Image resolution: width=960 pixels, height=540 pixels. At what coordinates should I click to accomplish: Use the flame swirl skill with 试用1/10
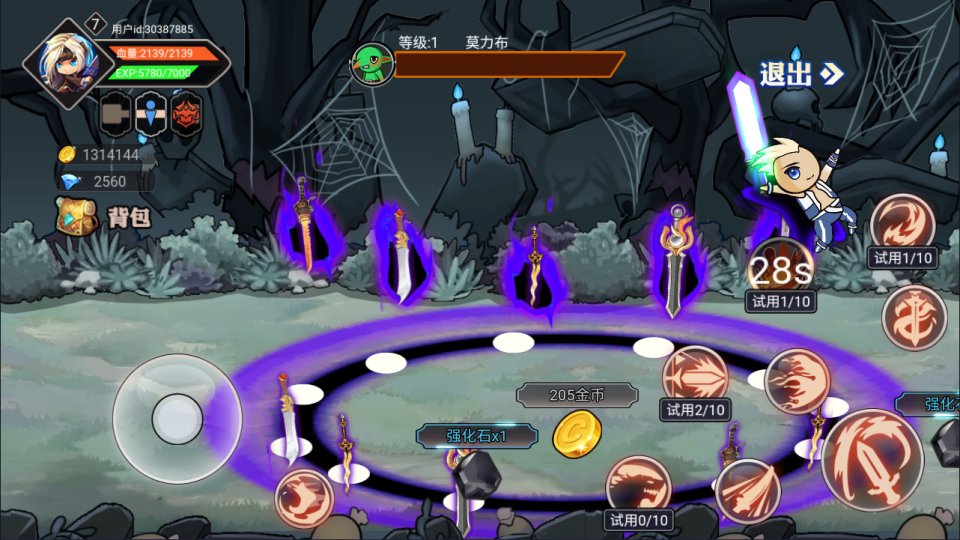(x=902, y=226)
